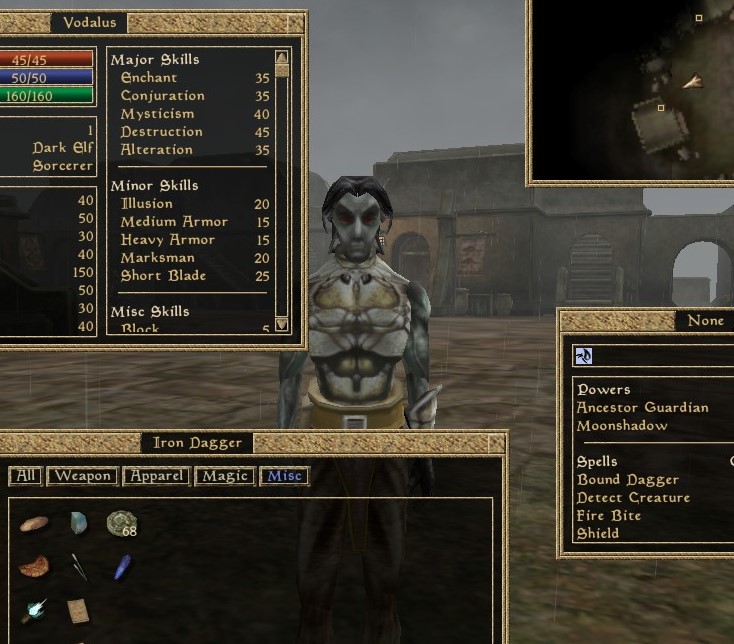Grab the folded paper note item
734x644 pixels.
pos(78,610)
